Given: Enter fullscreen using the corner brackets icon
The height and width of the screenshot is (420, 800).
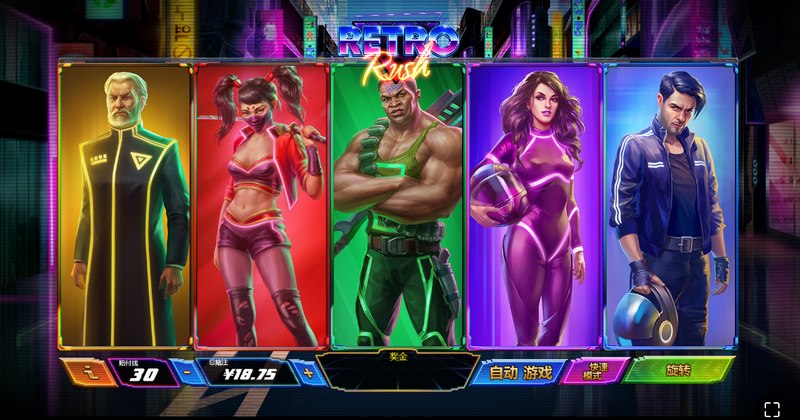Looking at the screenshot, I should tap(772, 408).
